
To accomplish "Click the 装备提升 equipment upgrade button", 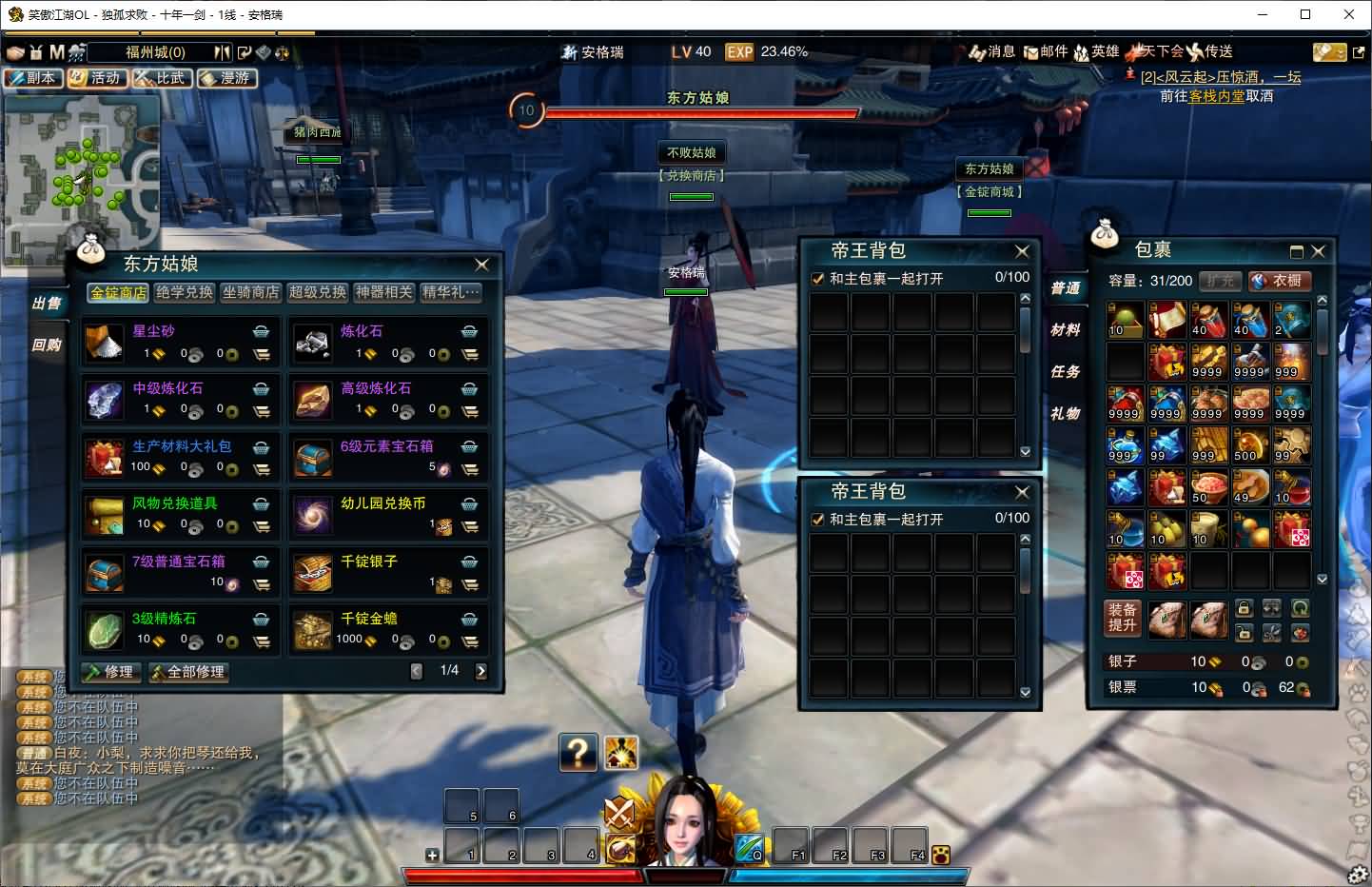I will pos(1123,618).
